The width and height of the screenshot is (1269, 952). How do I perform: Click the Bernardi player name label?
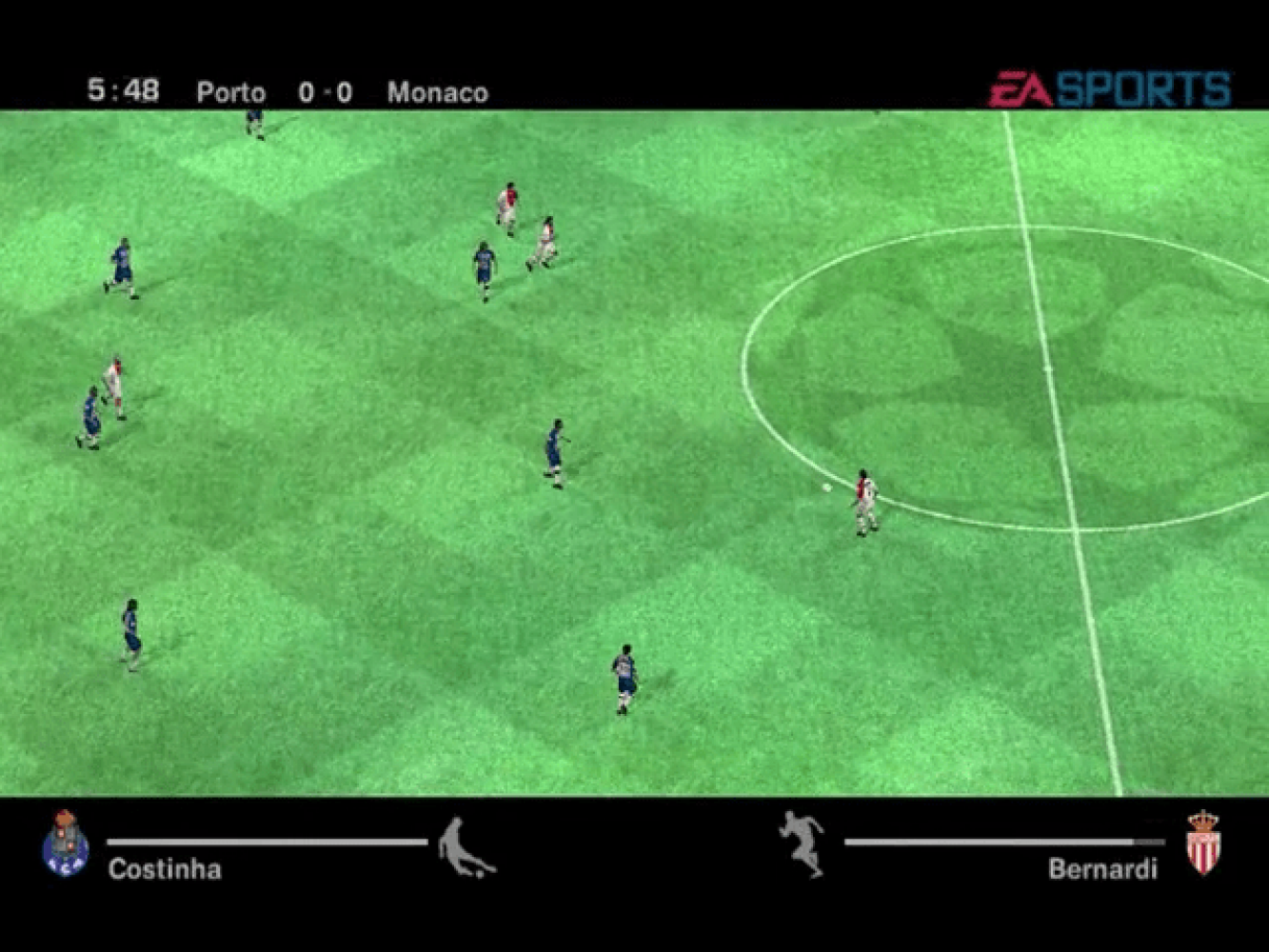coord(1102,869)
